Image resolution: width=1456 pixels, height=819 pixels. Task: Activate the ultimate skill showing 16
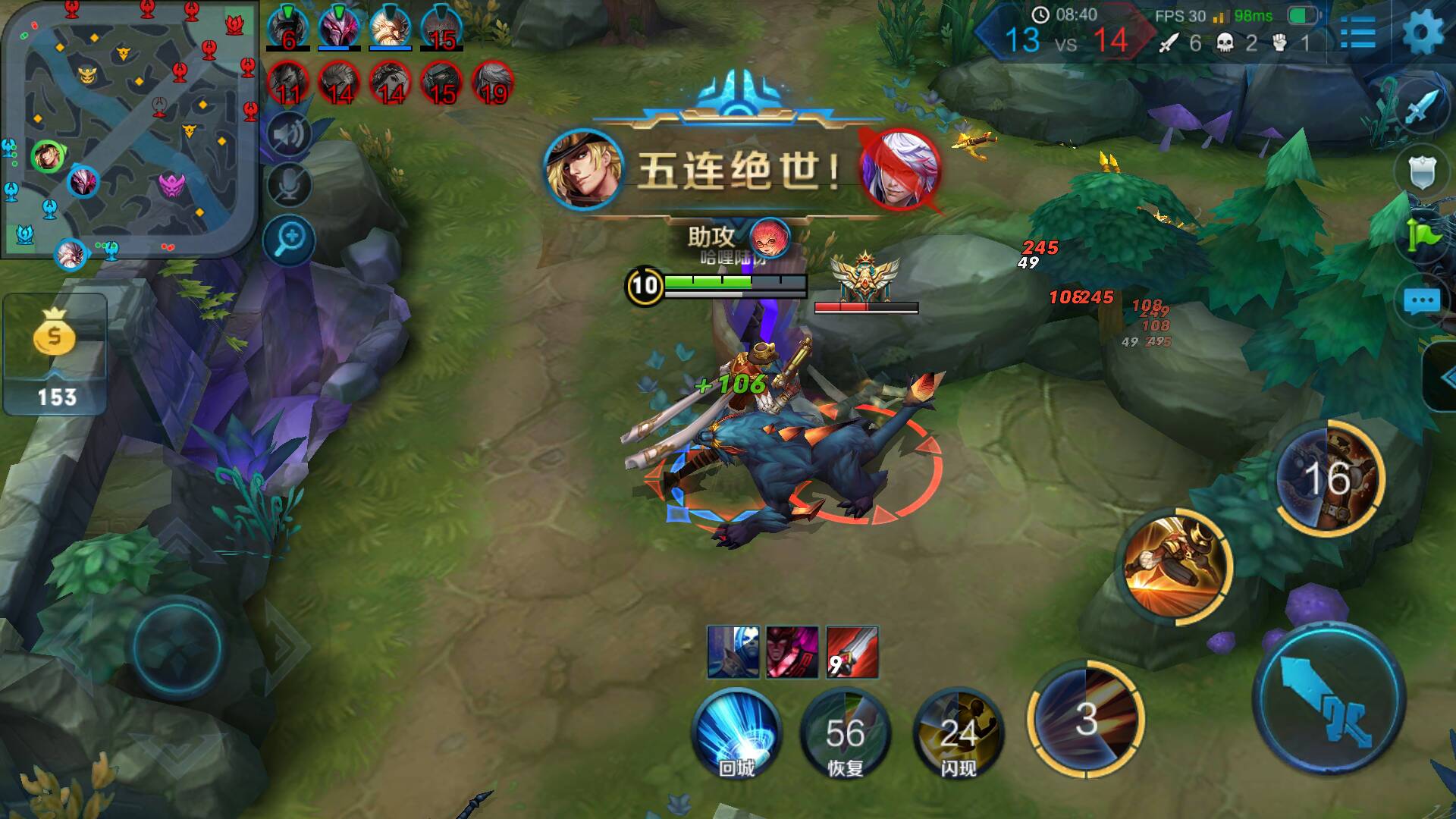pyautogui.click(x=1328, y=478)
